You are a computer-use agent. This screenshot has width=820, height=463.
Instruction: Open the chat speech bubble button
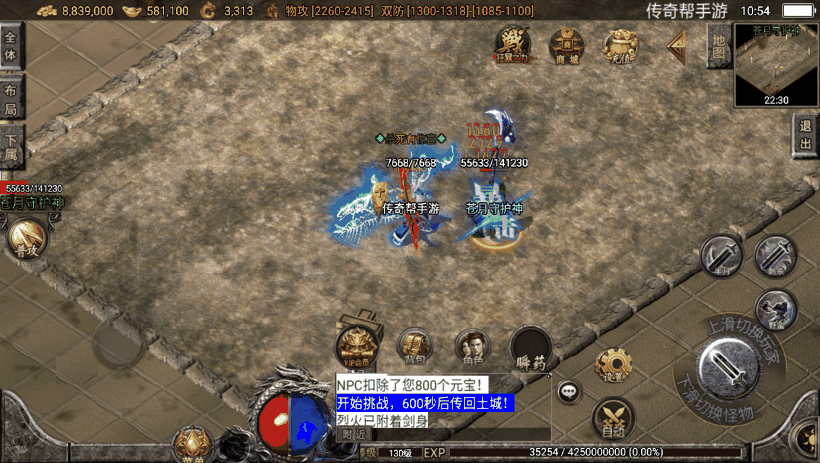(569, 391)
